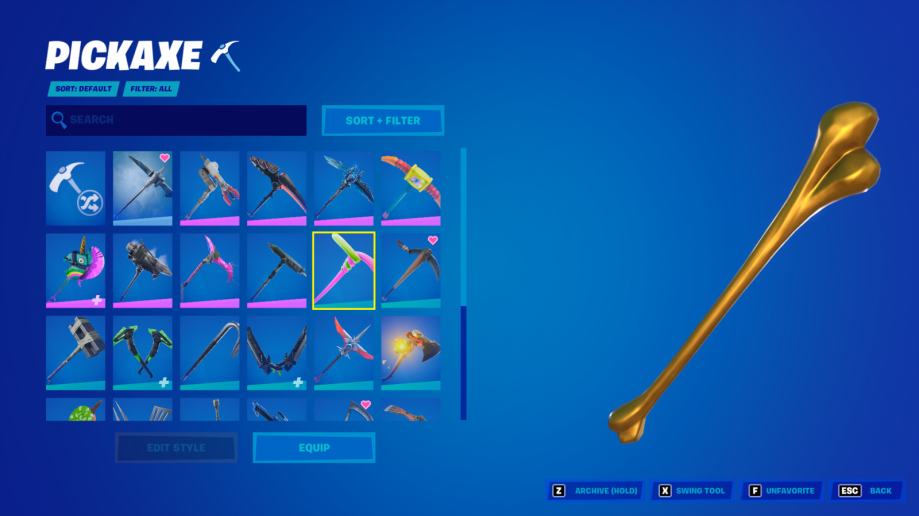Choose the rainbow unicorn llama pickaxe
This screenshot has width=919, height=516.
(75, 270)
